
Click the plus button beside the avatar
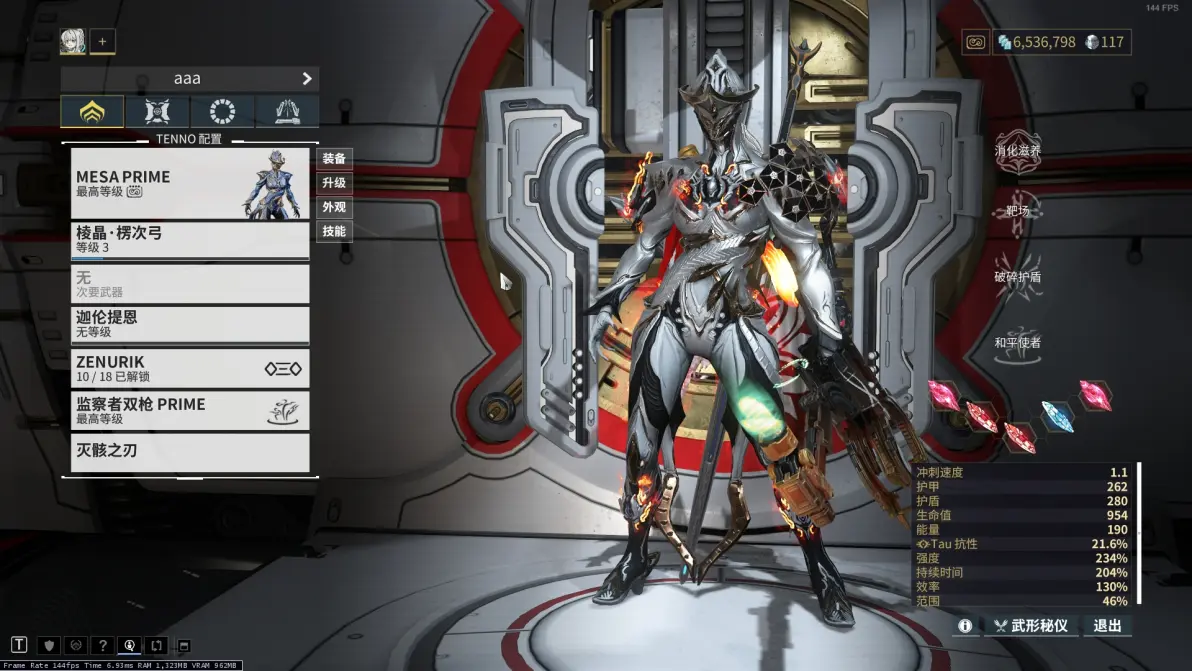click(102, 41)
